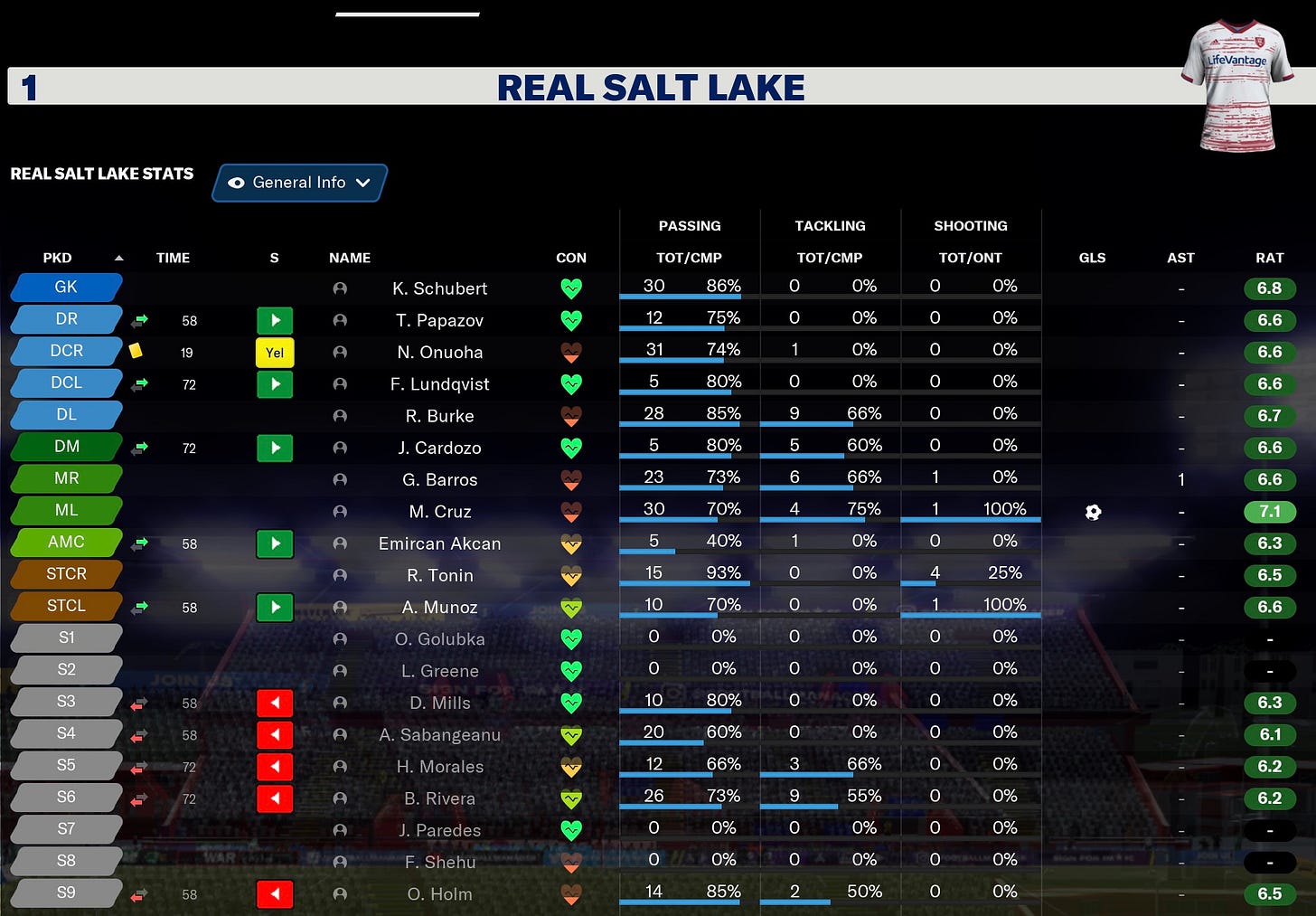Image resolution: width=1316 pixels, height=916 pixels.
Task: Select the AMC position badge
Action: click(65, 542)
